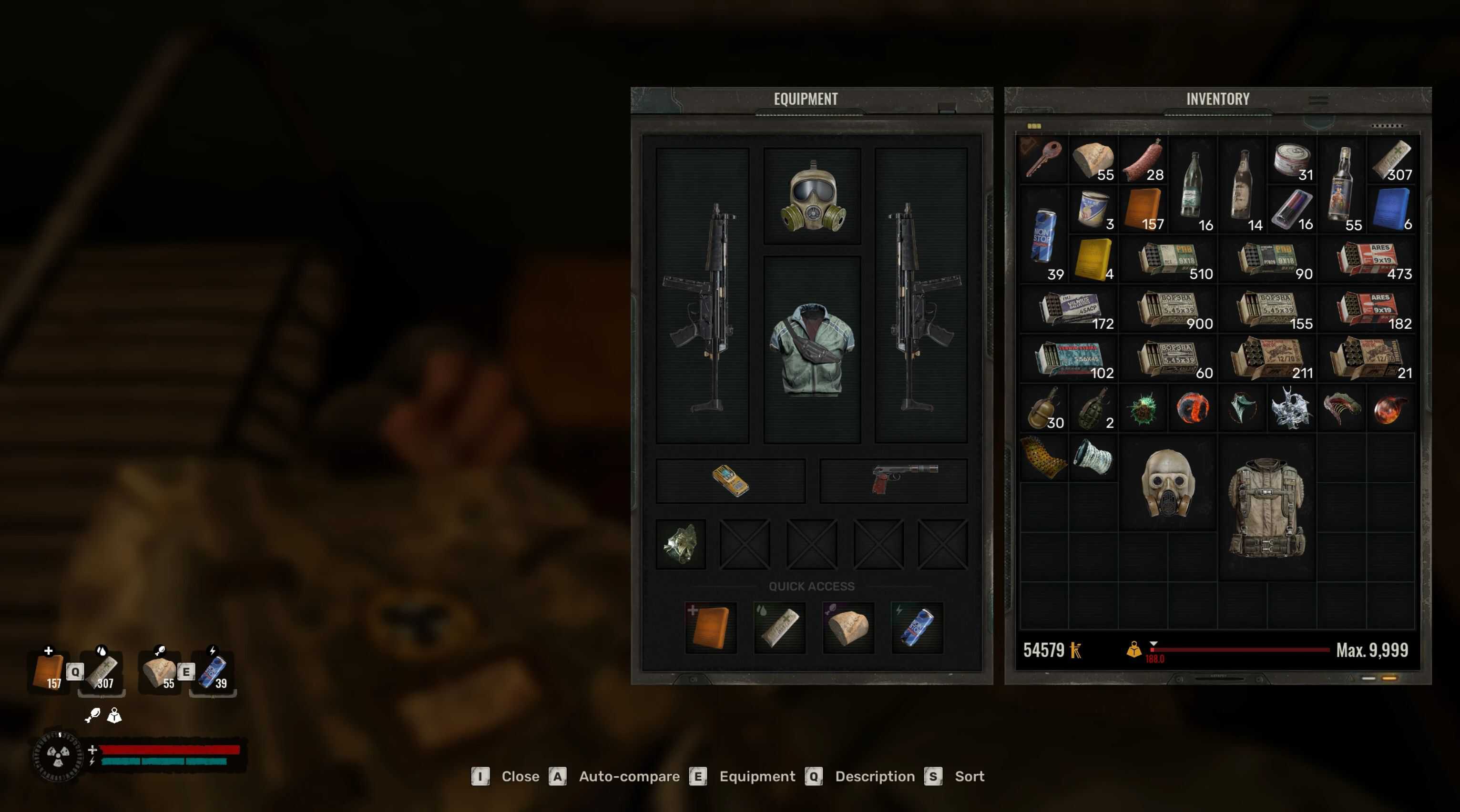Screen dimensions: 1460x812
Task: Select the yellow medkit stack of 4
Action: pyautogui.click(x=1093, y=259)
